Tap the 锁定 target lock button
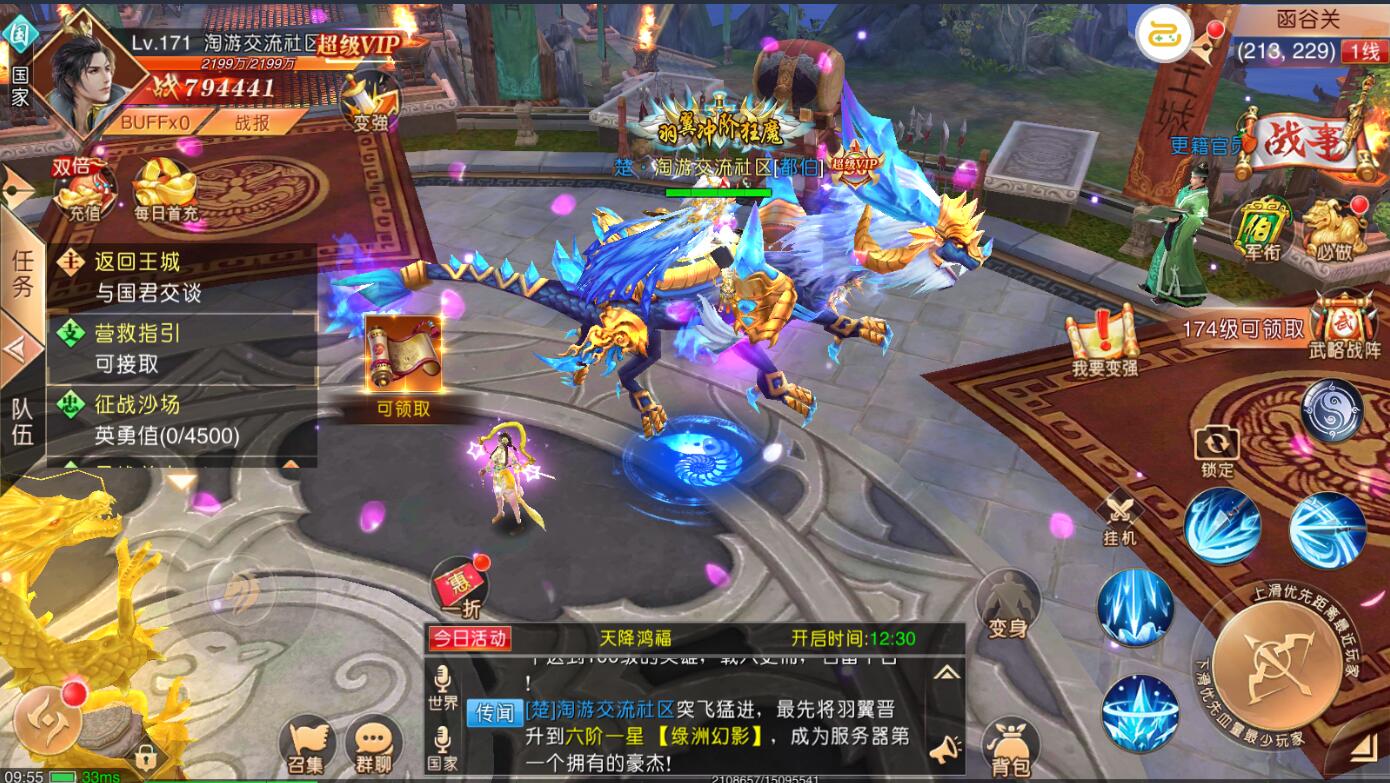Screen dimensions: 1390x783 1217,450
